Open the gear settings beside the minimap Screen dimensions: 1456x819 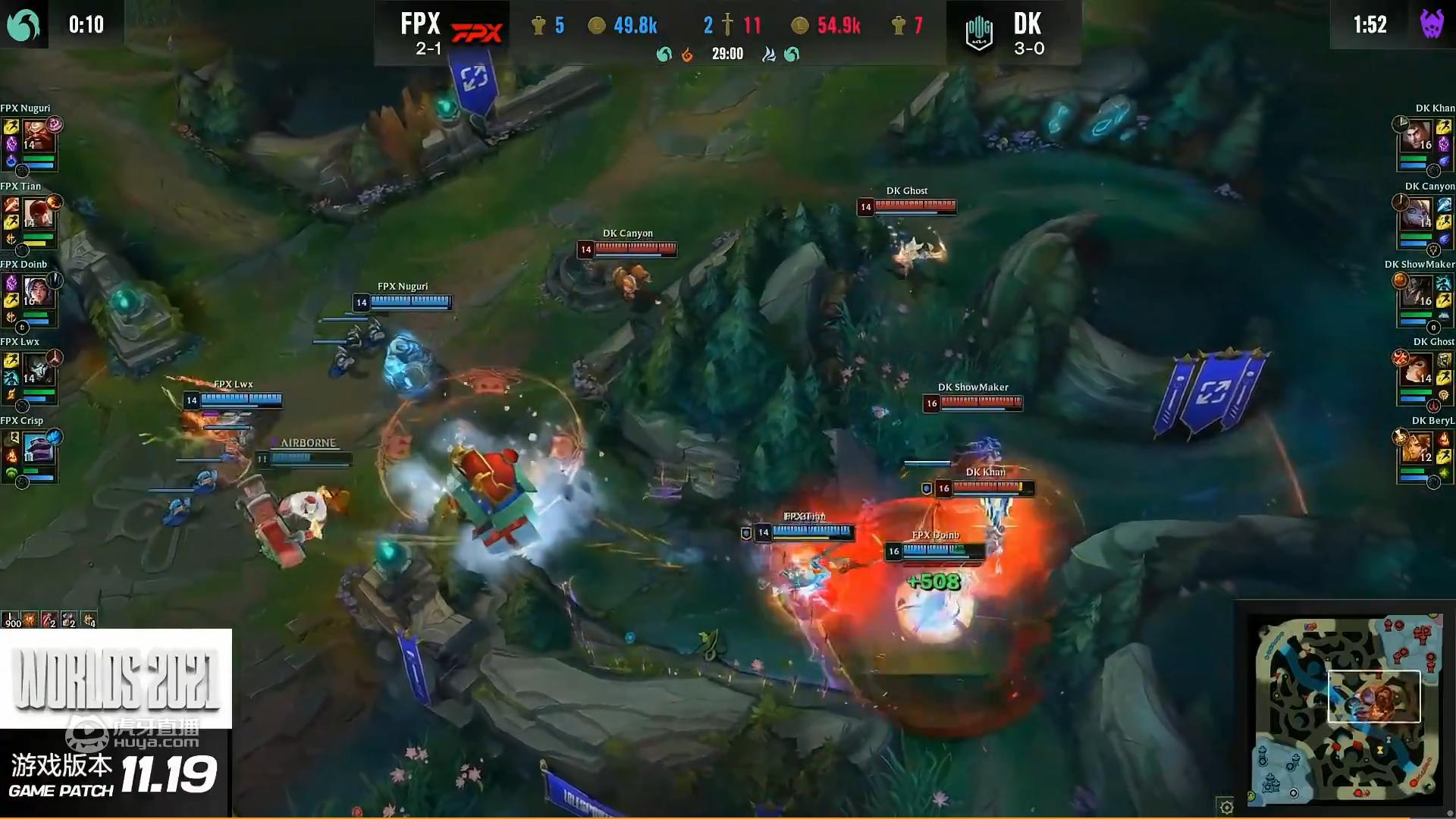pyautogui.click(x=1225, y=806)
